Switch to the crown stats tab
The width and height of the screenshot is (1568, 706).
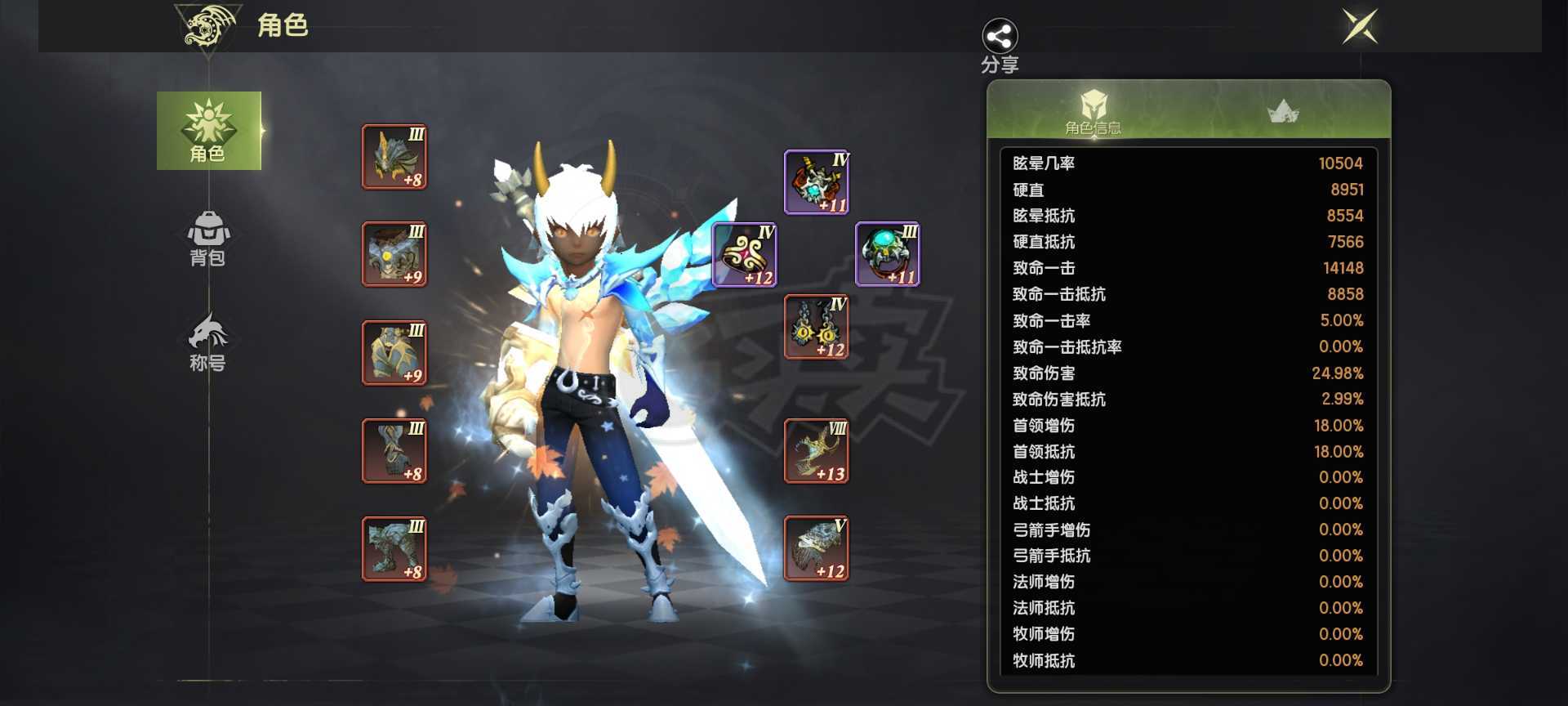[x=1283, y=111]
